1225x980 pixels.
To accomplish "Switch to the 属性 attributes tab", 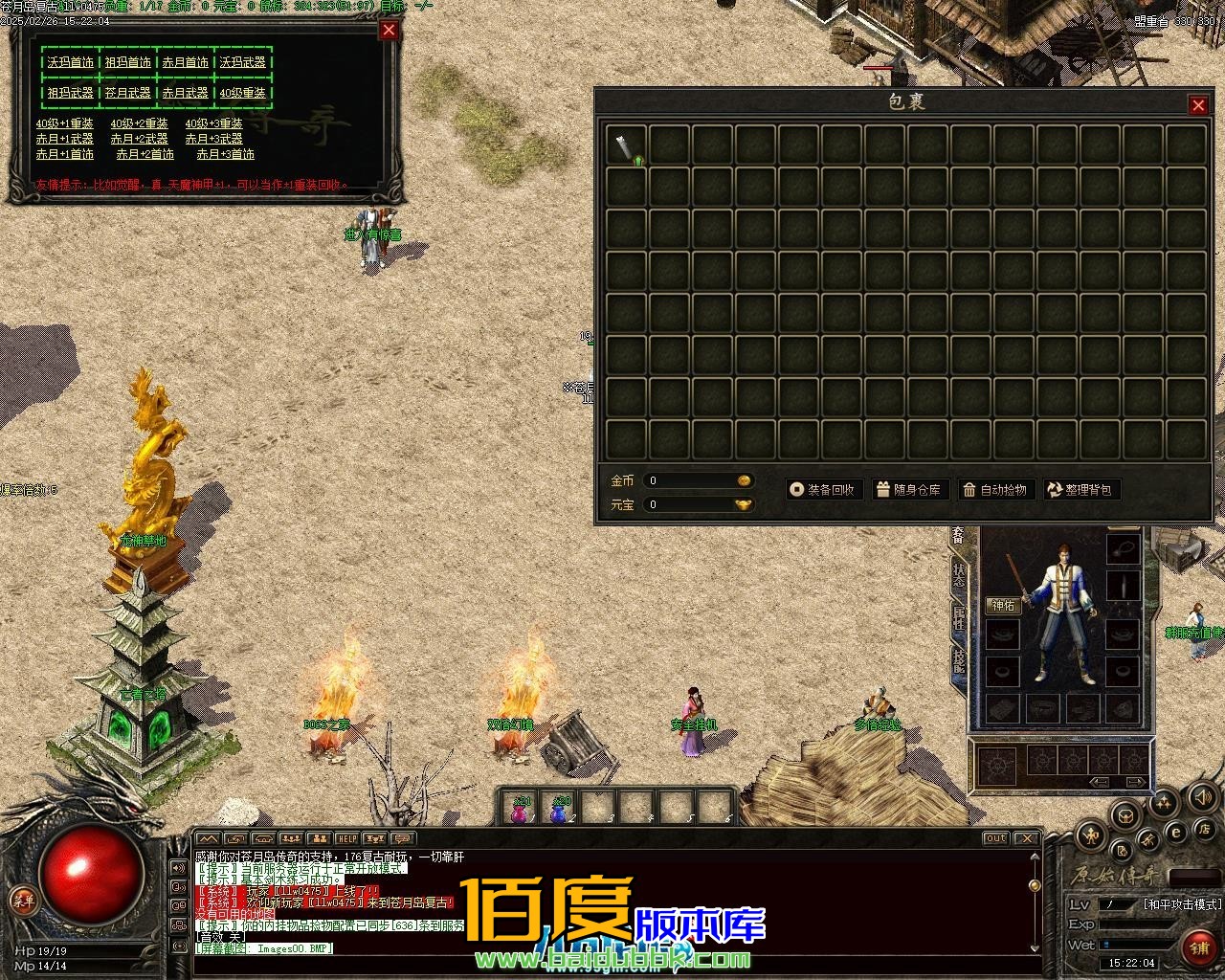I will click(x=958, y=617).
